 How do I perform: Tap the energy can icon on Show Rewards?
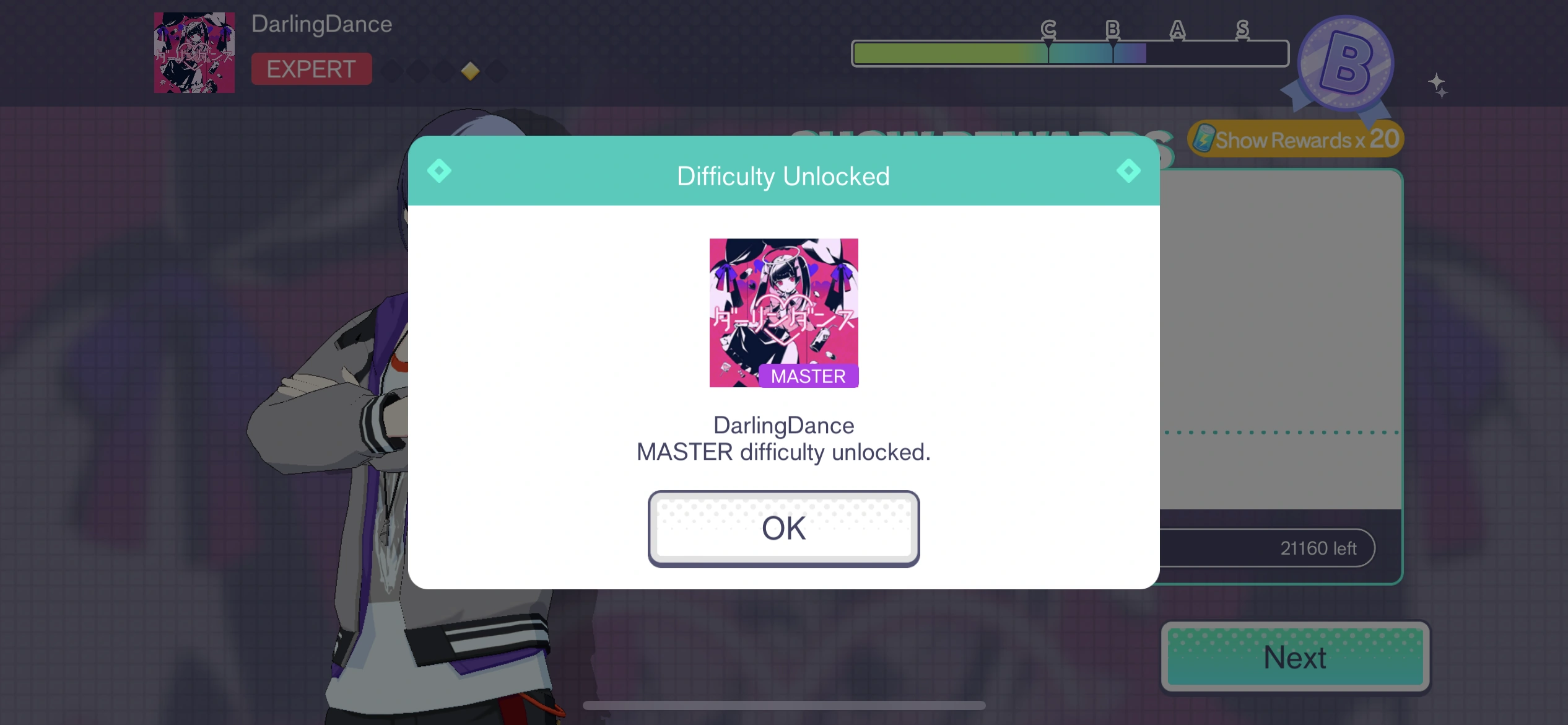coord(1202,138)
